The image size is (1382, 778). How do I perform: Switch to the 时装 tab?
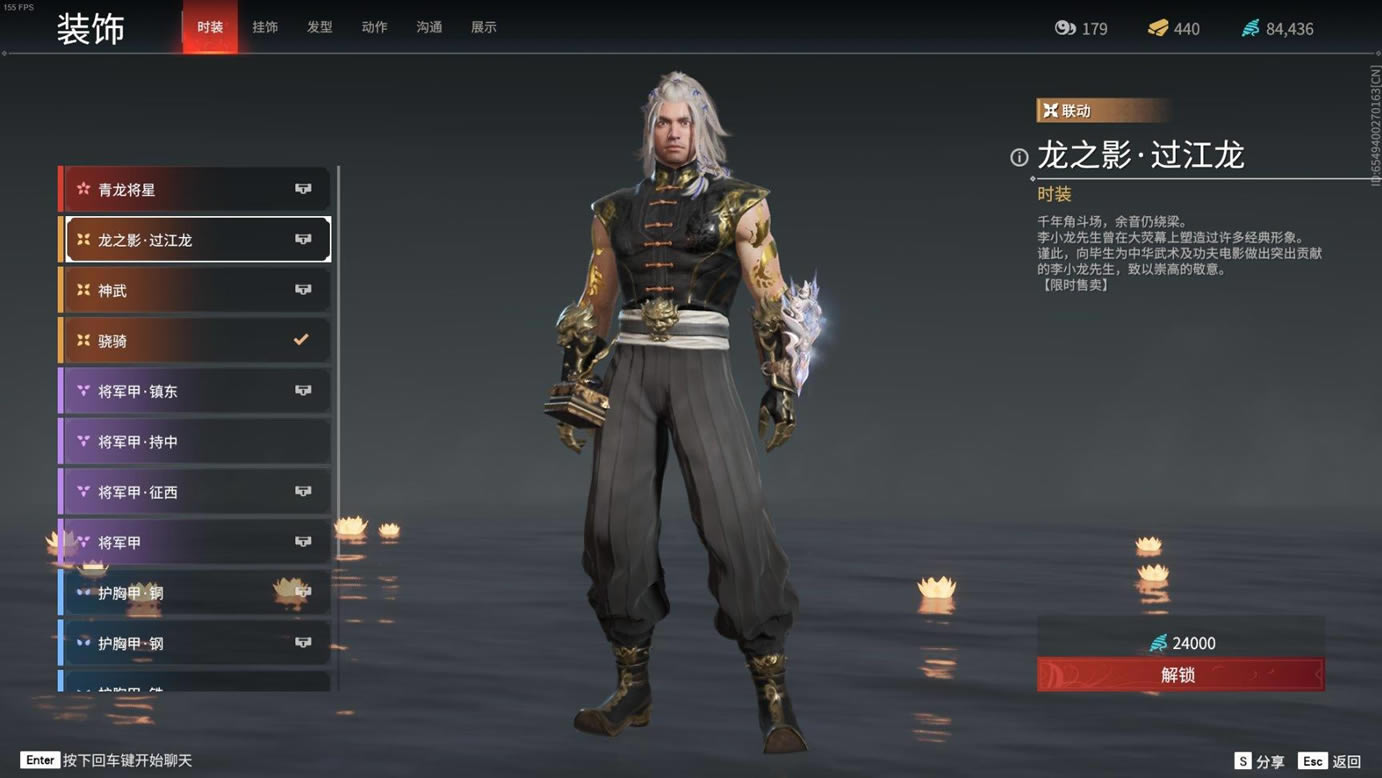click(x=210, y=27)
